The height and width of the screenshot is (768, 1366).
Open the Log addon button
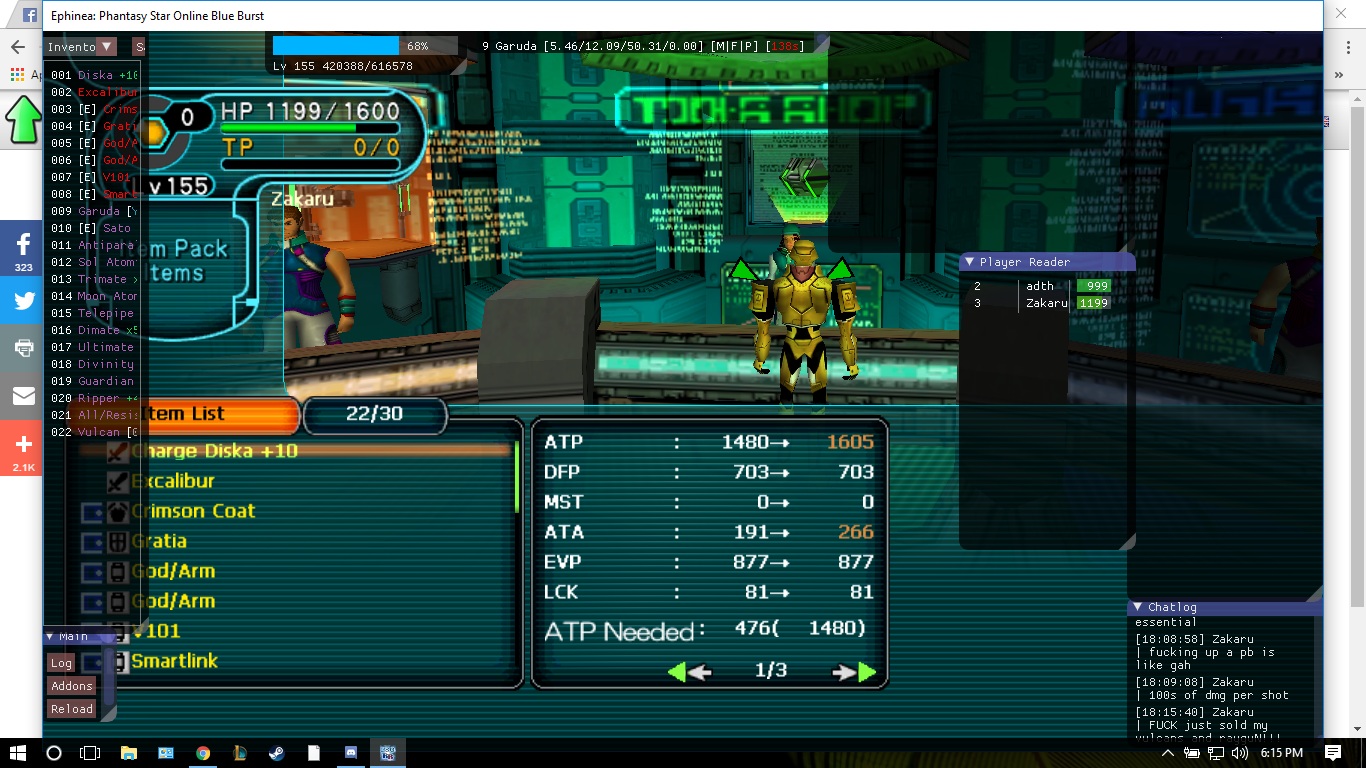tap(61, 663)
